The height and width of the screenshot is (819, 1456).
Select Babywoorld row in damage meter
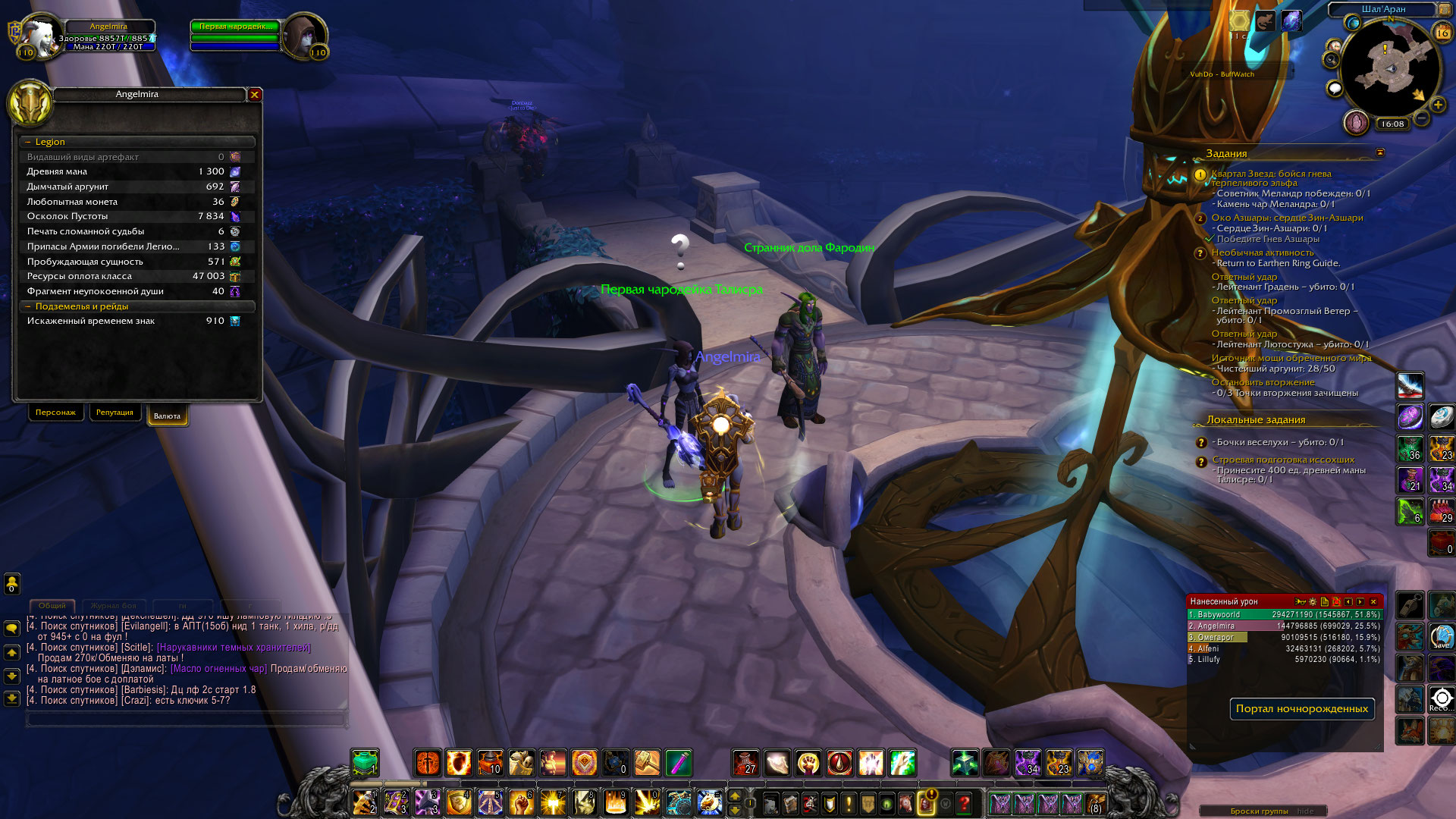coord(1284,615)
